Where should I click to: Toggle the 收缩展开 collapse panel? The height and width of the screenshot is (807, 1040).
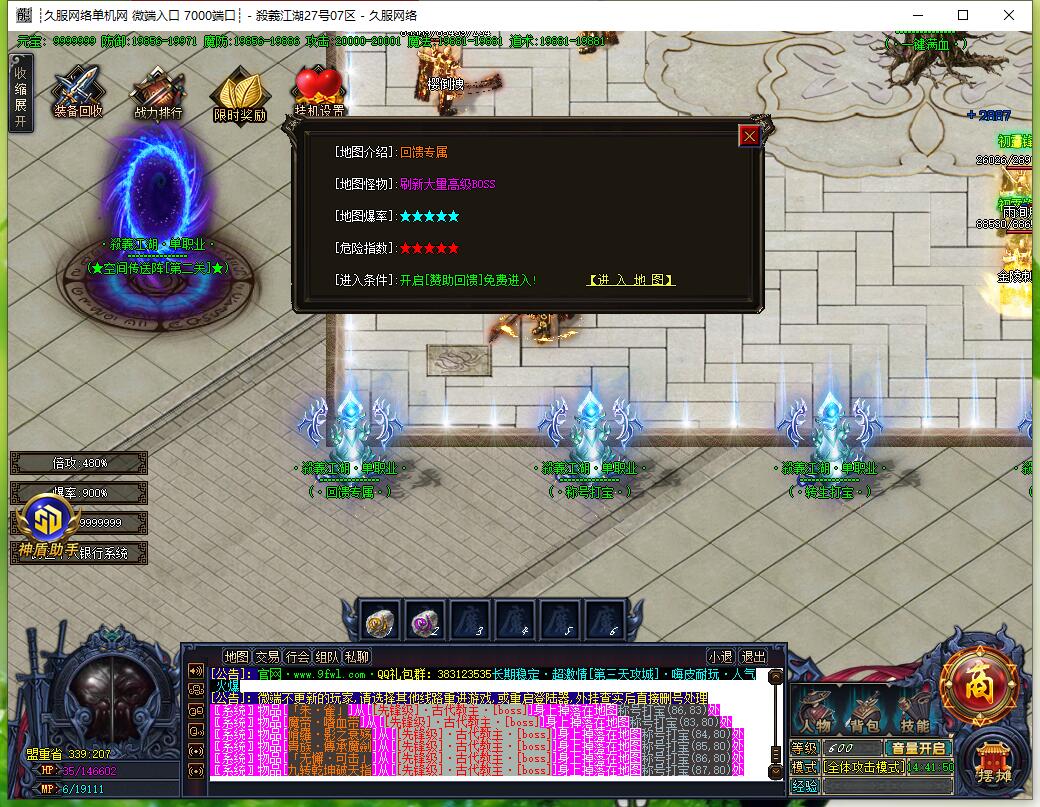[x=20, y=93]
